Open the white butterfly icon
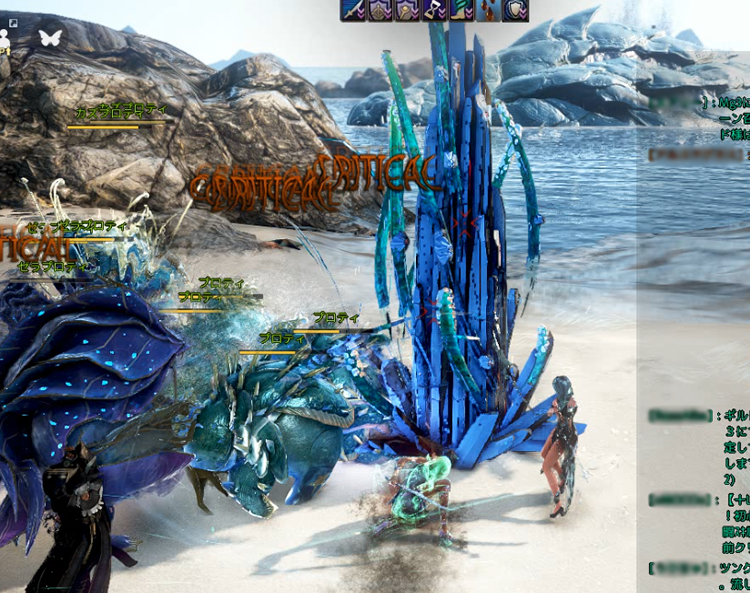The height and width of the screenshot is (593, 750). coord(49,38)
